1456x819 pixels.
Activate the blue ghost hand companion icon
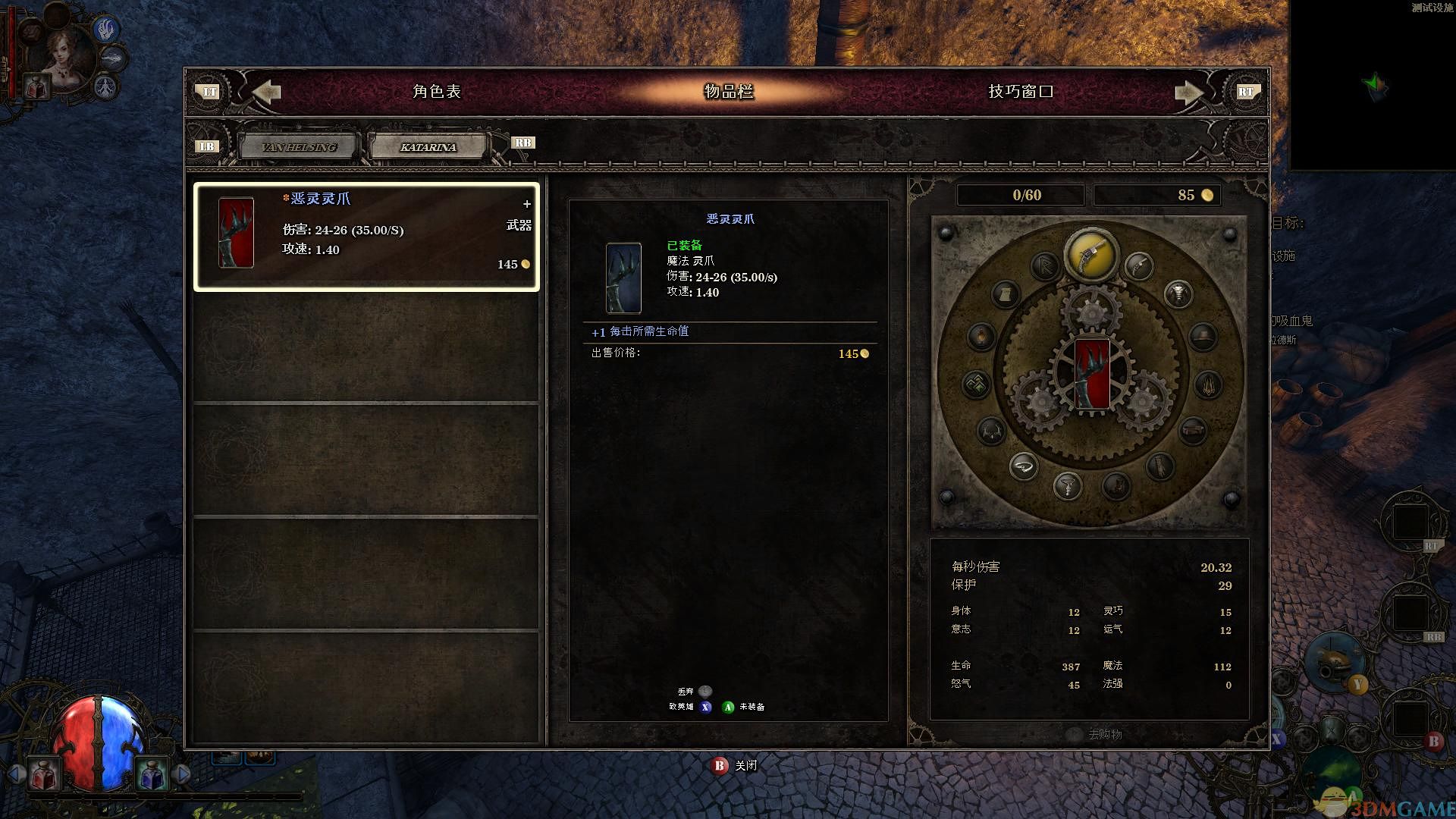click(107, 30)
